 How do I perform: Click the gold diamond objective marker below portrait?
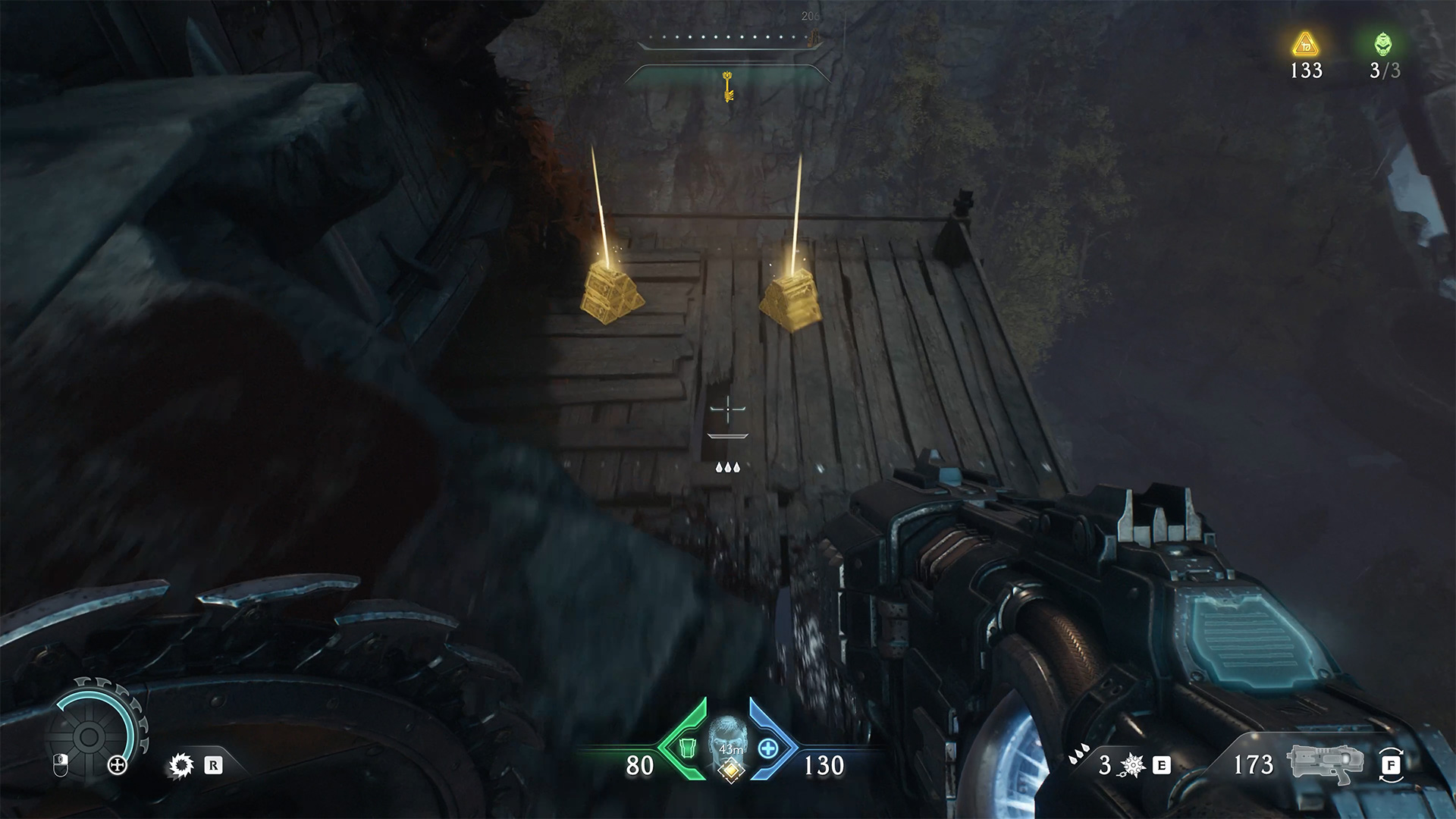[730, 770]
